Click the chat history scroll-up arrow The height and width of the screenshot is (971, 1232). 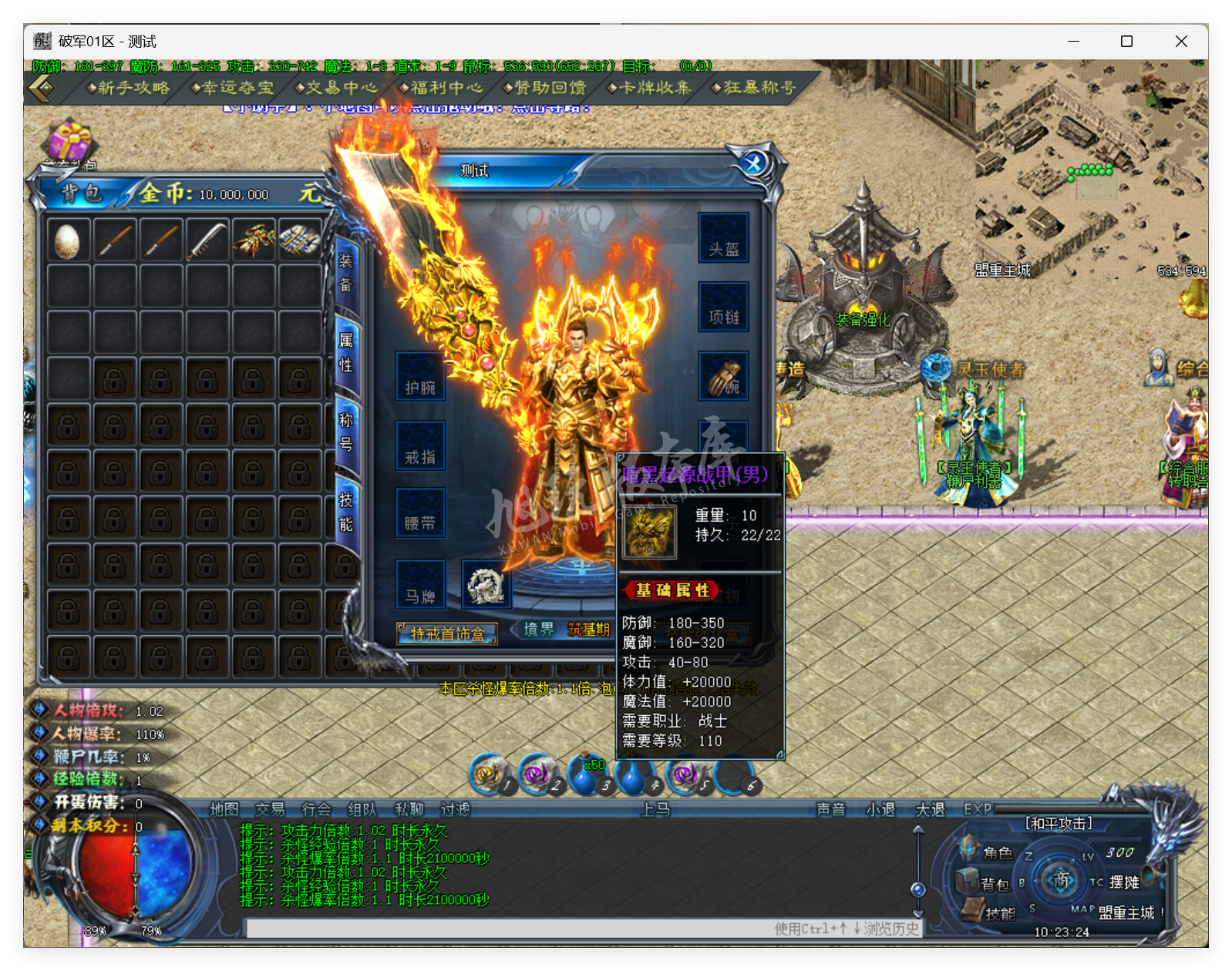tap(917, 830)
